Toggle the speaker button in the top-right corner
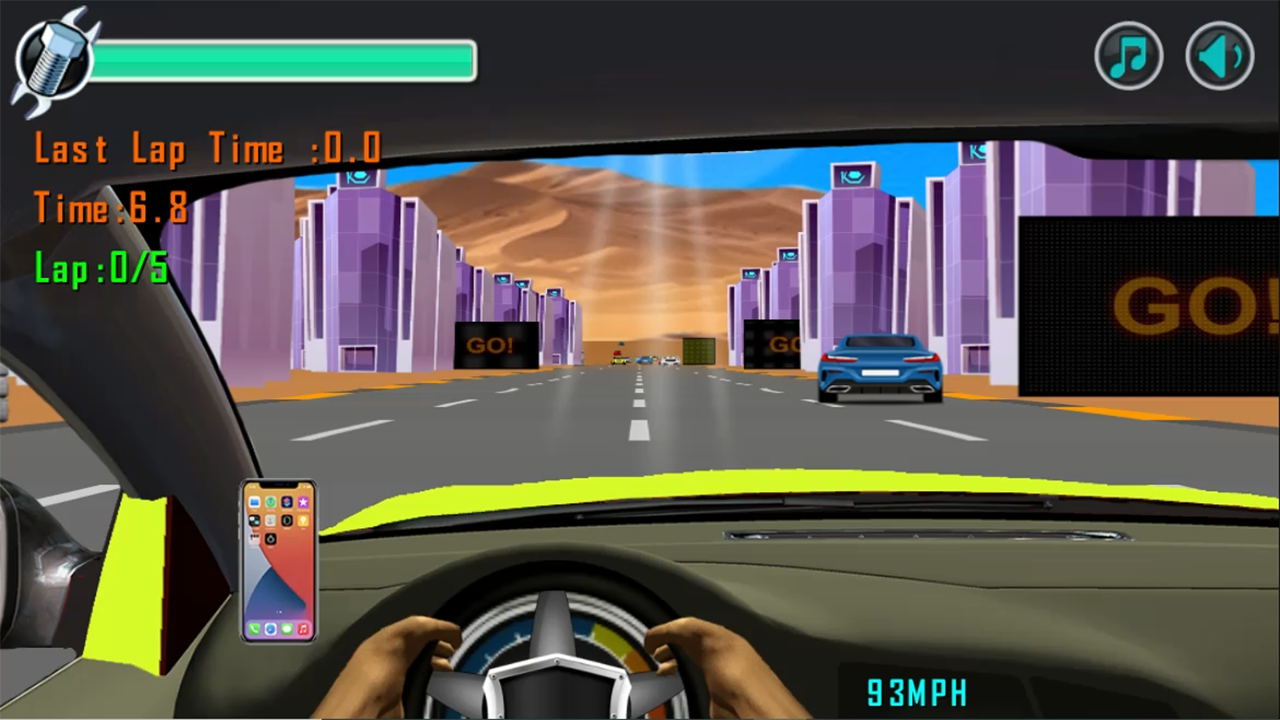The width and height of the screenshot is (1280, 720). pyautogui.click(x=1218, y=55)
